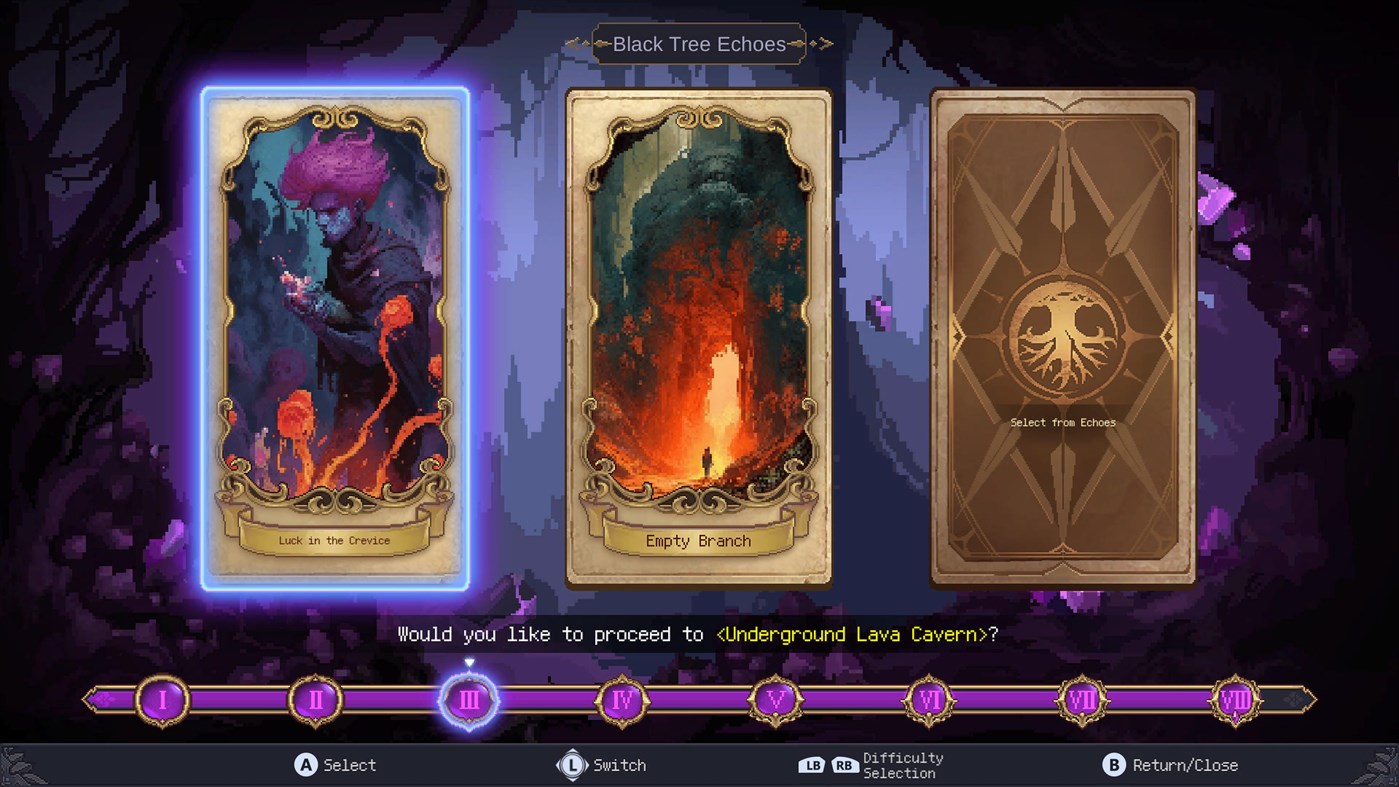Click the Difficulty Selection label
This screenshot has height=787, width=1399.
tap(901, 766)
